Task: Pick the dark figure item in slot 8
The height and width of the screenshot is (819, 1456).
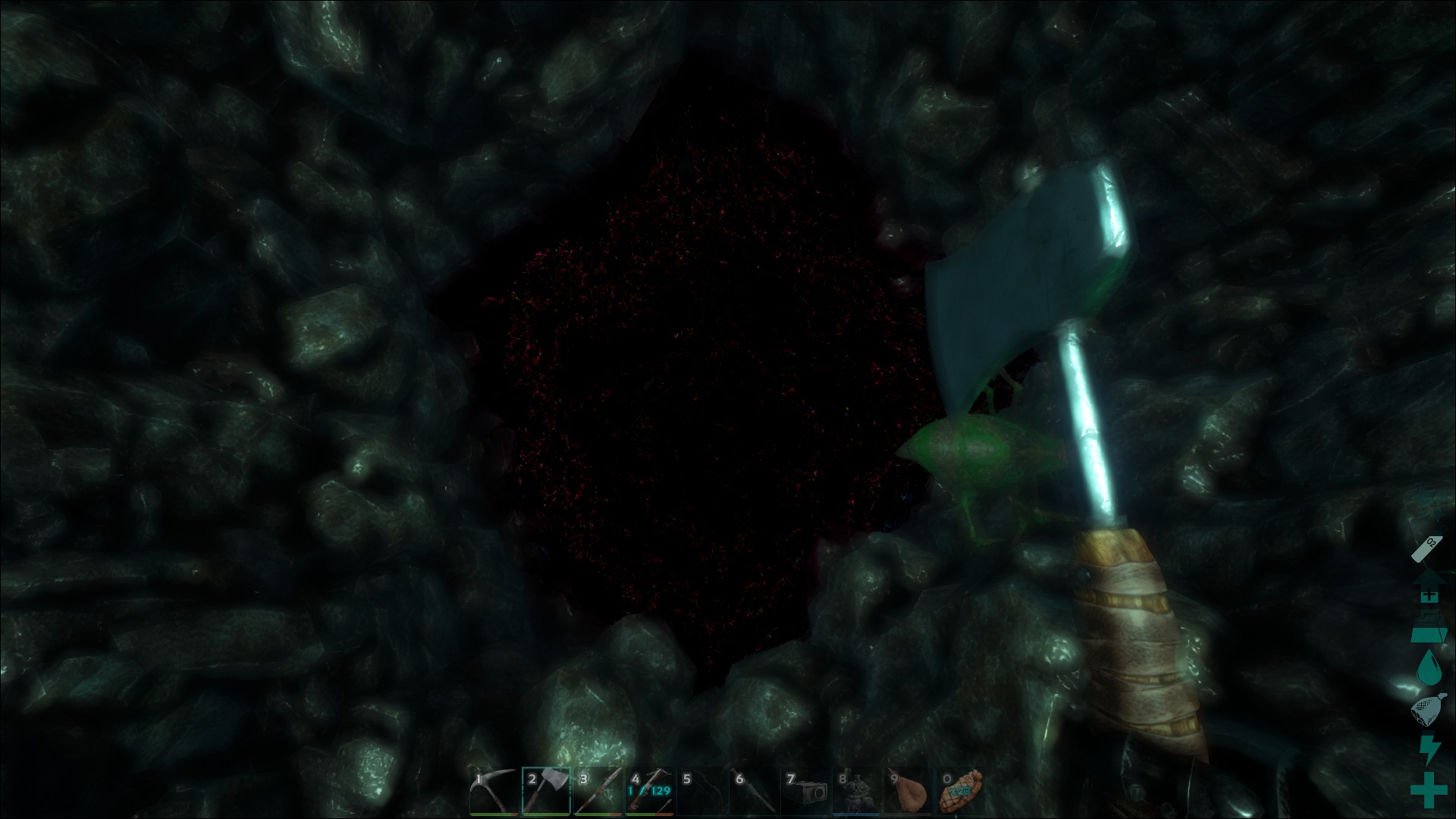Action: click(857, 792)
